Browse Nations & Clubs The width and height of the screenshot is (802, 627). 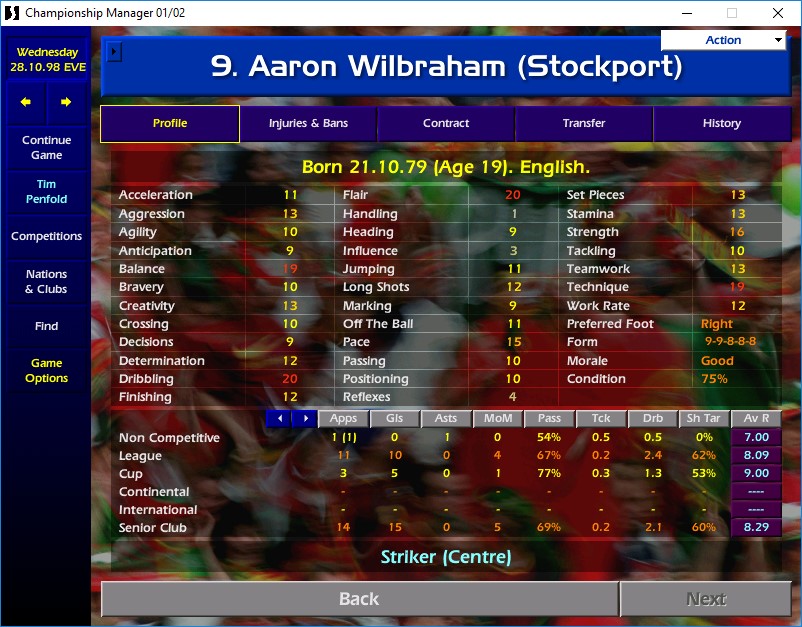click(46, 282)
